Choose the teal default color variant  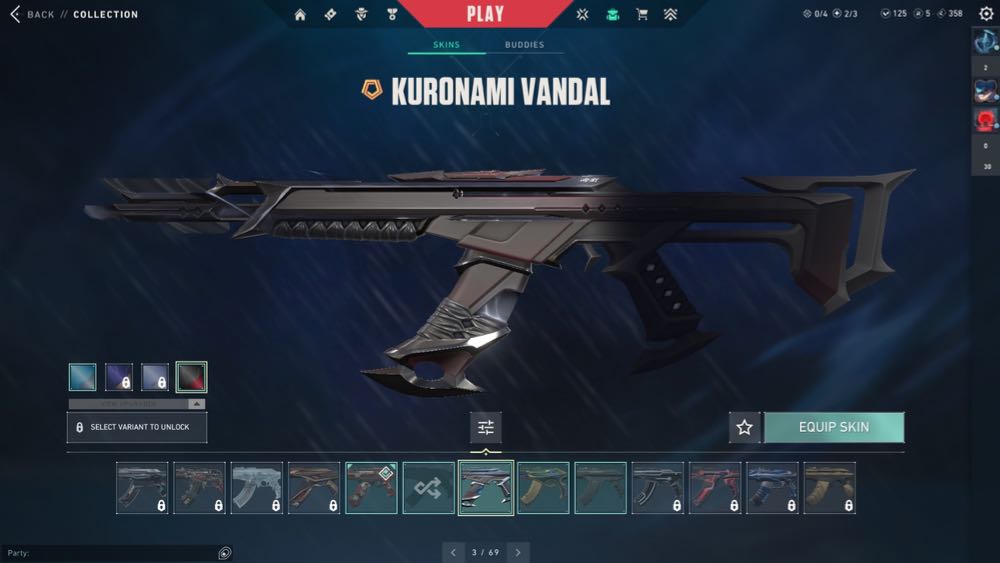[x=83, y=377]
